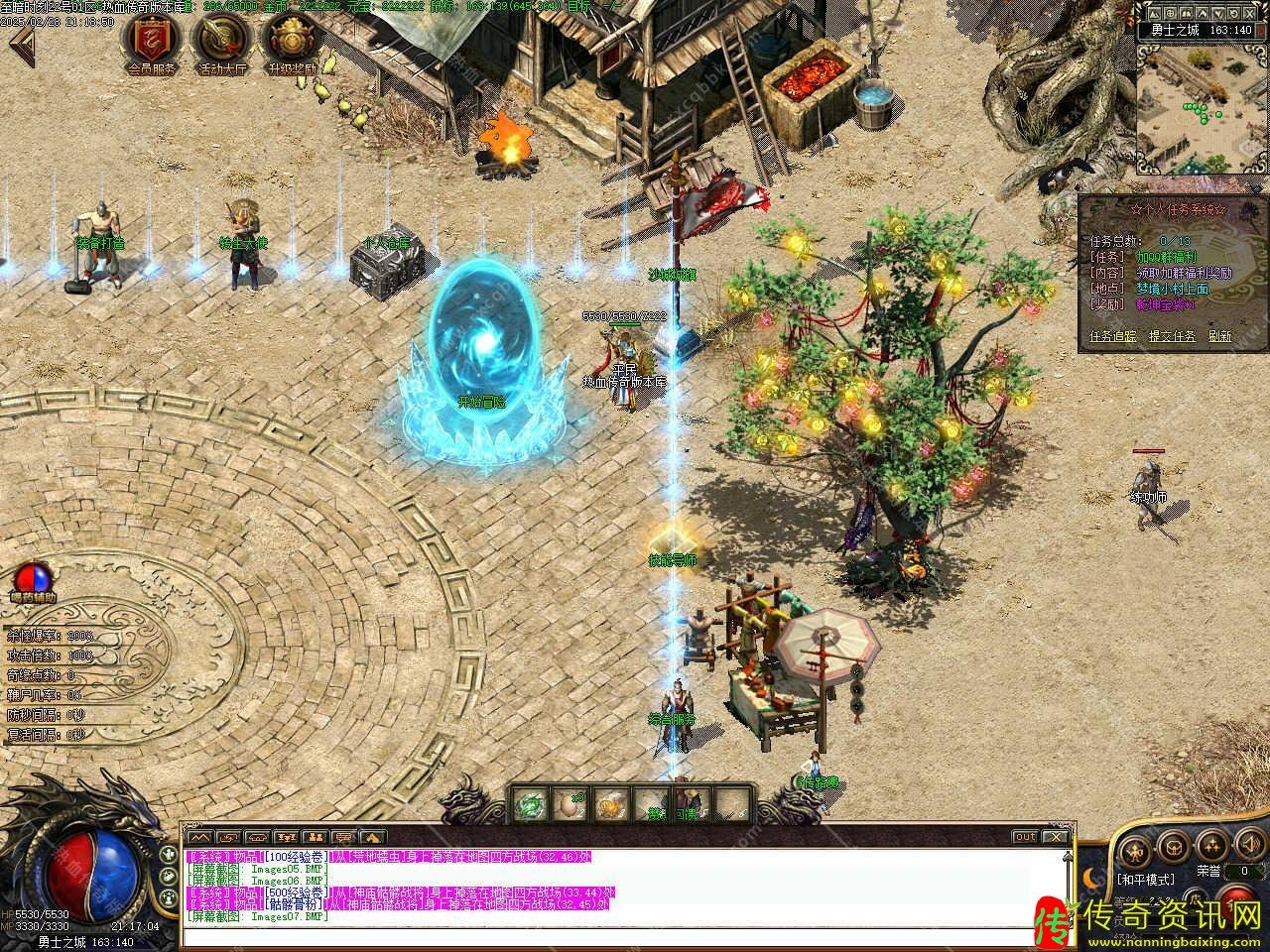Screen dimensions: 1270x952
Task: Toggle the 和平模式 attack mode
Action: click(1145, 879)
